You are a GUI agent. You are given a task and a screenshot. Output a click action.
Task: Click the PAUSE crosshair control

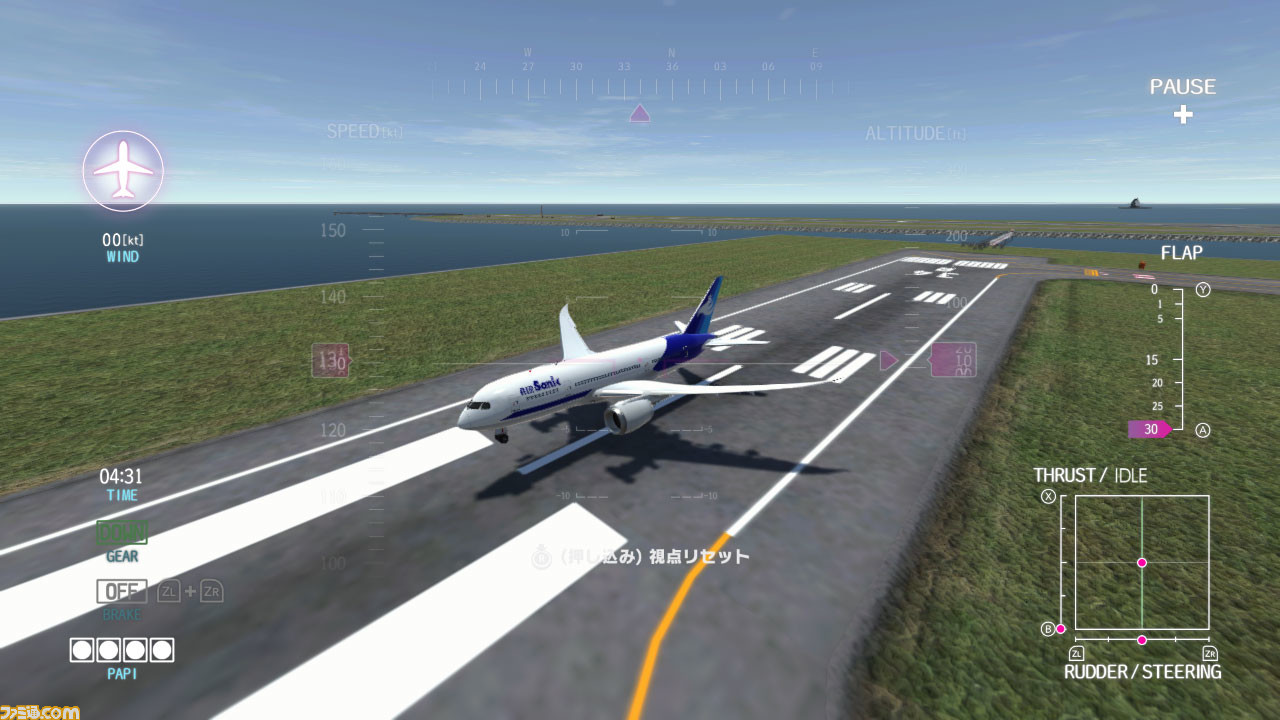(1183, 114)
